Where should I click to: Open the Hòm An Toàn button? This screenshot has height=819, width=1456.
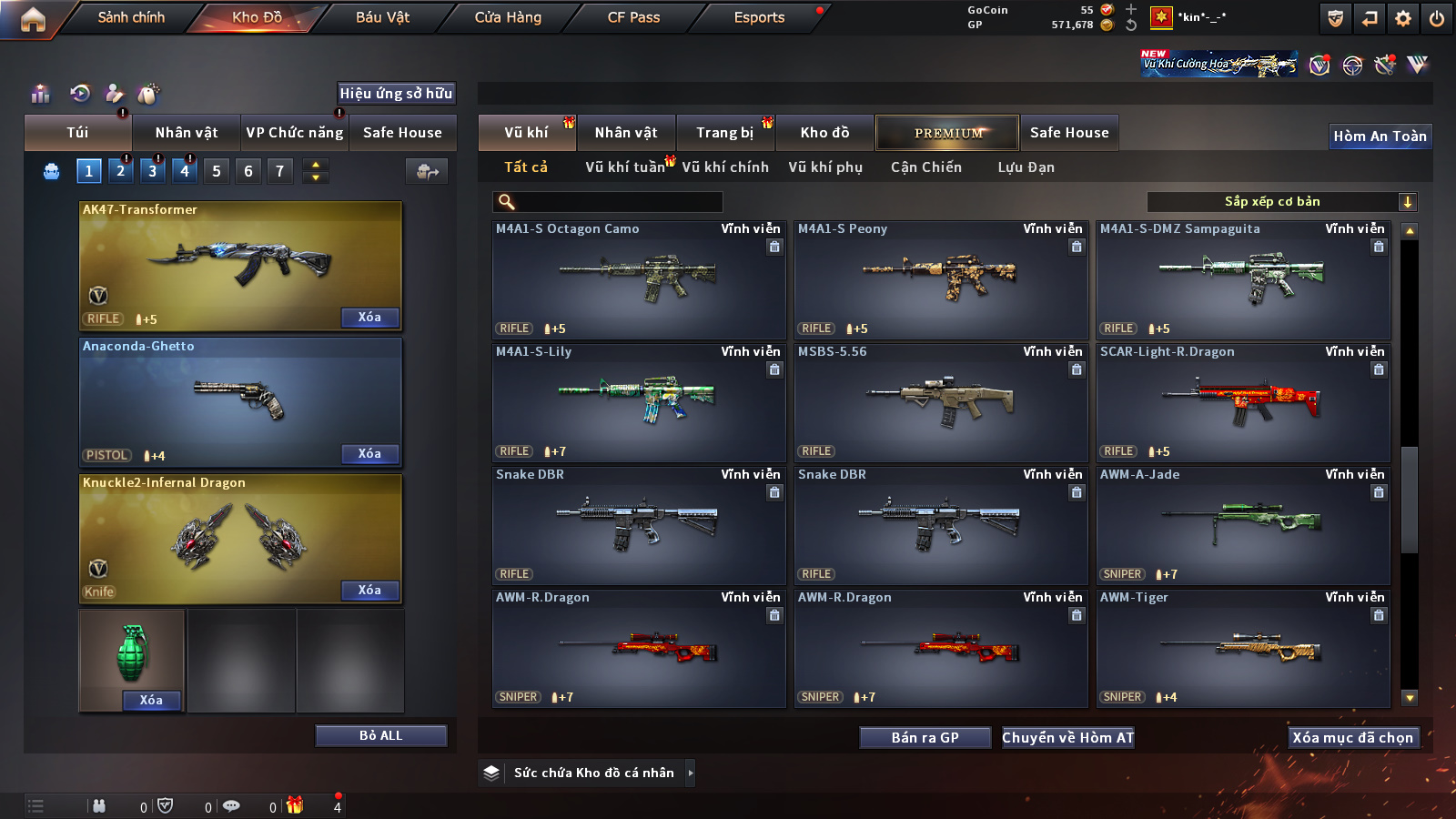[1380, 136]
